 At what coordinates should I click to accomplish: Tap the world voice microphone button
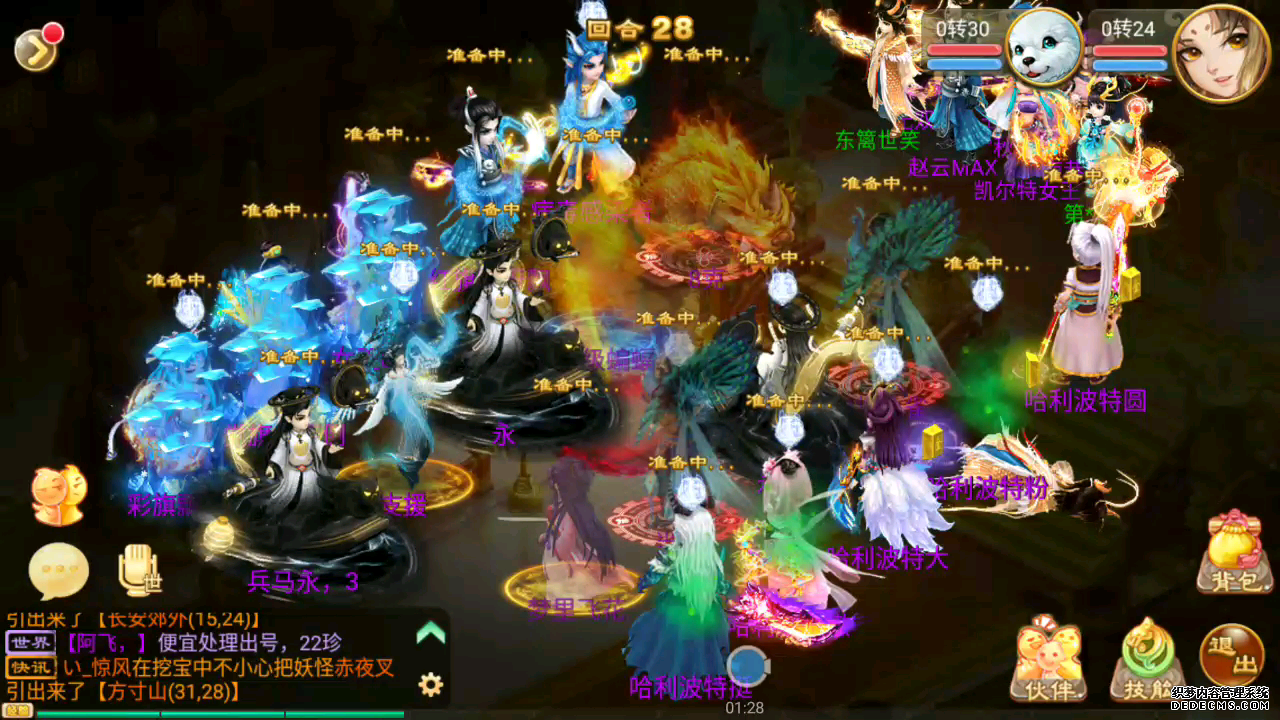pyautogui.click(x=138, y=570)
